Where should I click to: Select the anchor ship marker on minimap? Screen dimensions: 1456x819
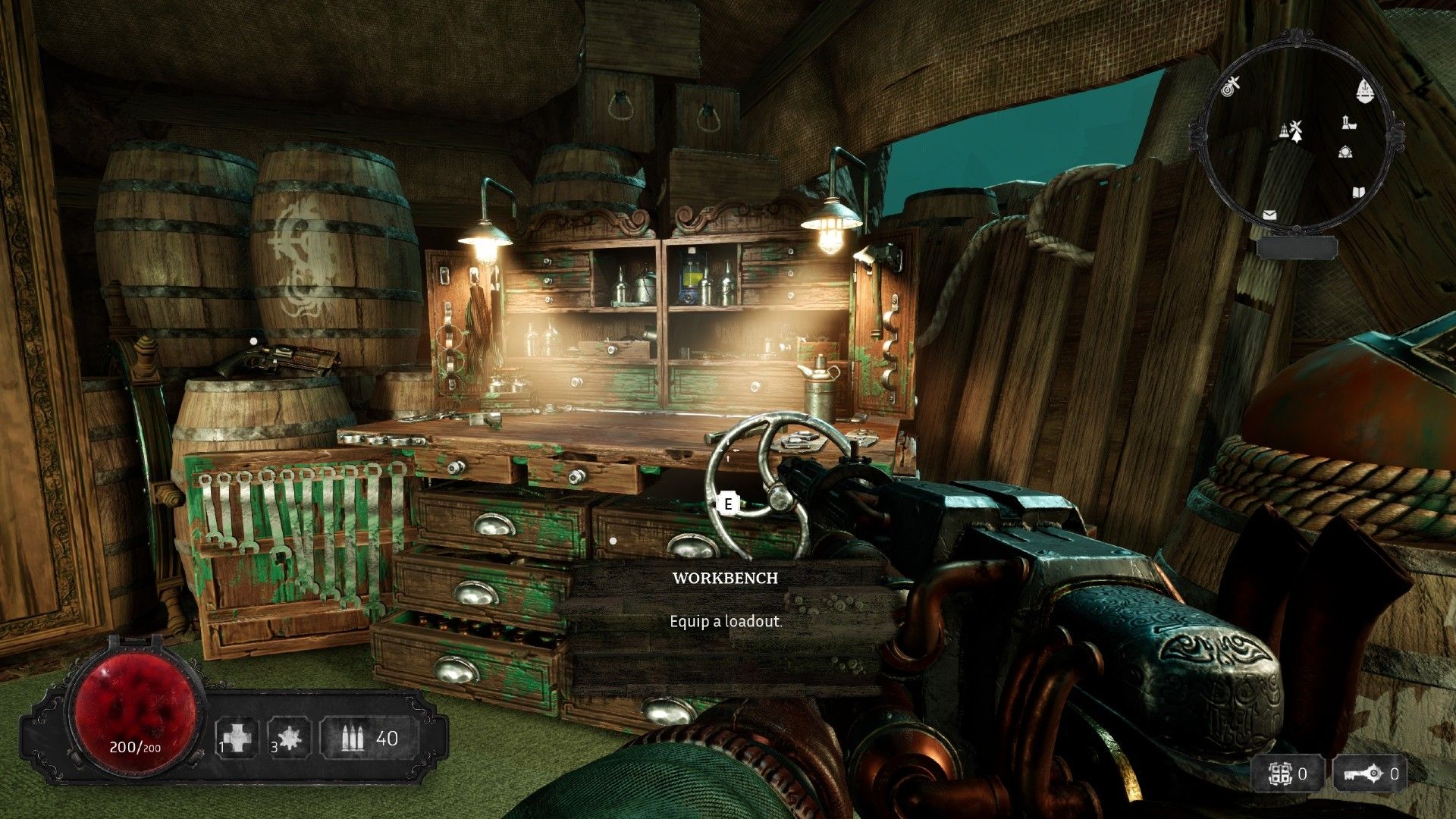[x=1365, y=91]
